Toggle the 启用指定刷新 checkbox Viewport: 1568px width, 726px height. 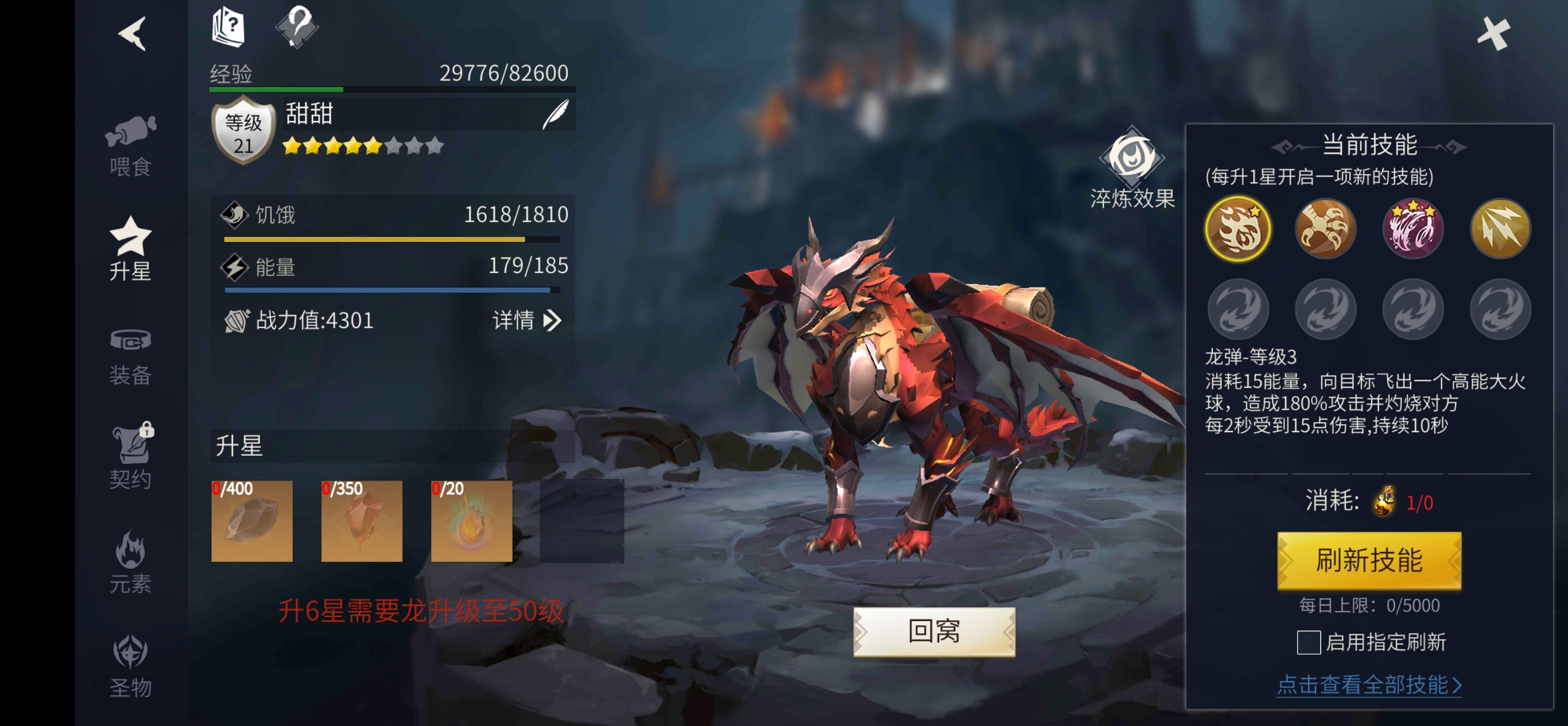click(1309, 642)
